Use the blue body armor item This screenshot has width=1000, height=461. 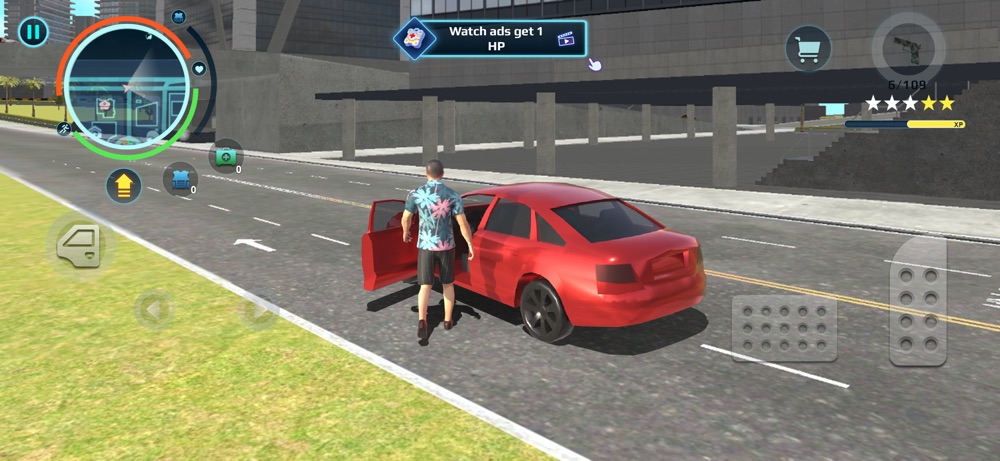180,179
